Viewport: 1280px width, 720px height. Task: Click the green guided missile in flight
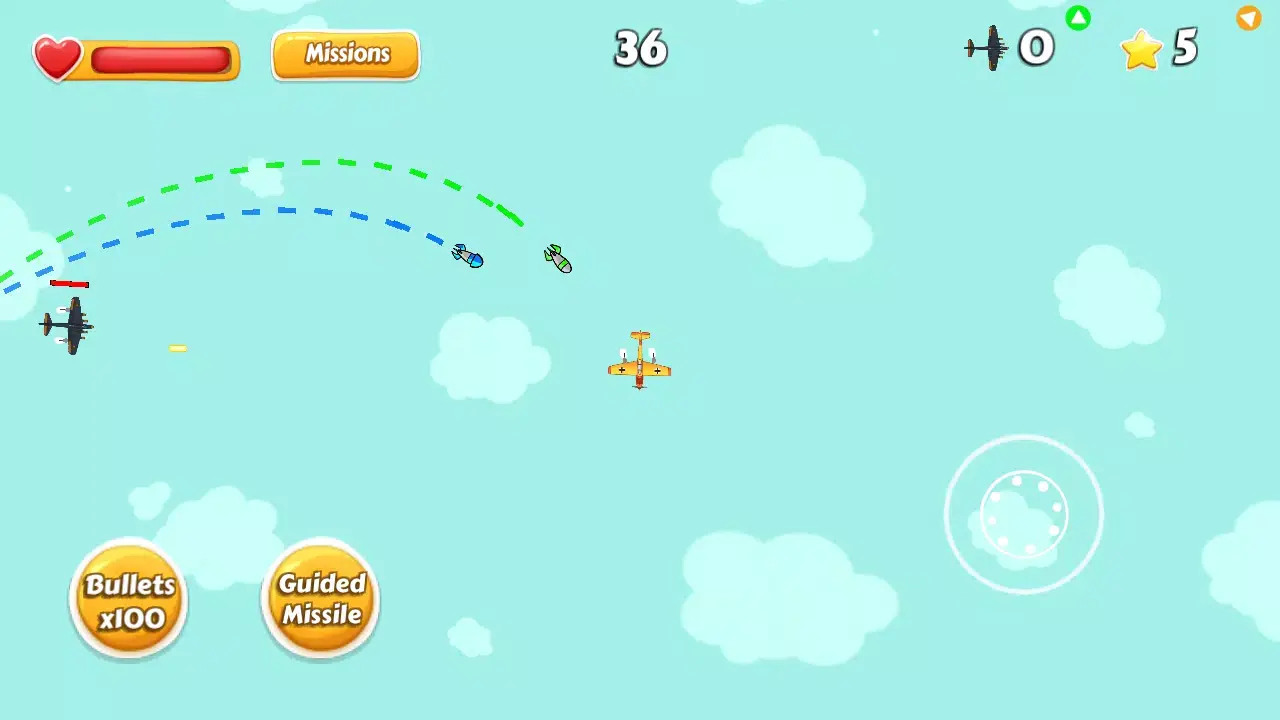click(x=557, y=258)
